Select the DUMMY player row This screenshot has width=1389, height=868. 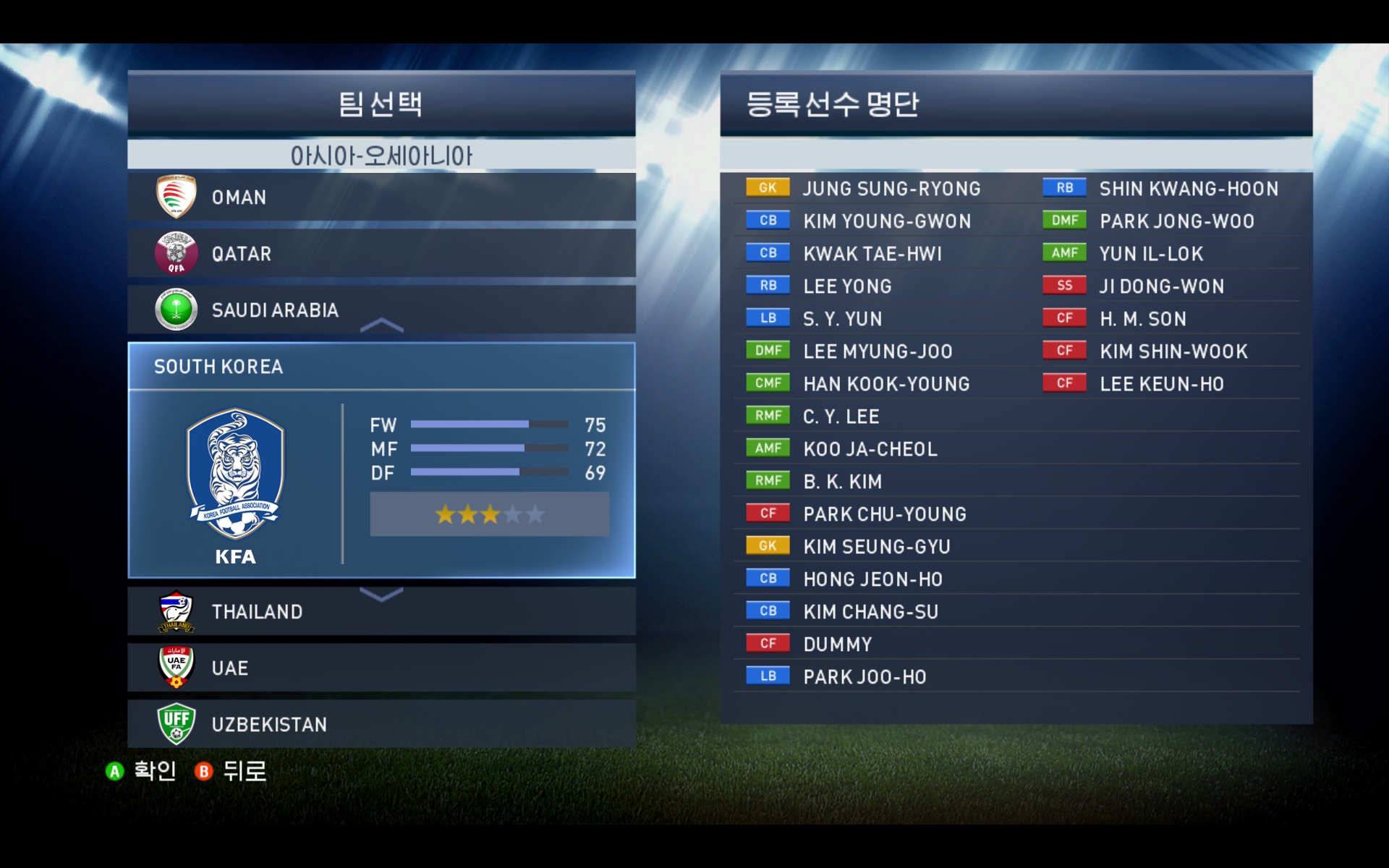tap(837, 644)
